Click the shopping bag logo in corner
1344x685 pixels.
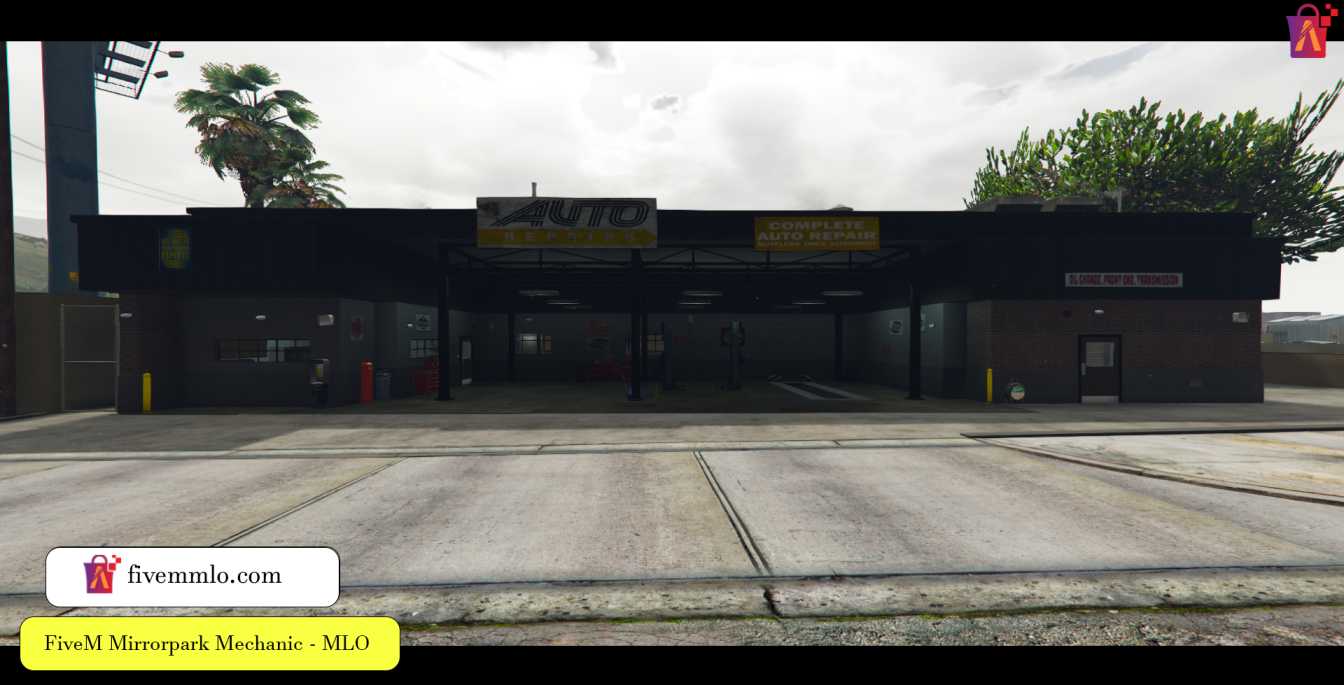coord(1310,31)
